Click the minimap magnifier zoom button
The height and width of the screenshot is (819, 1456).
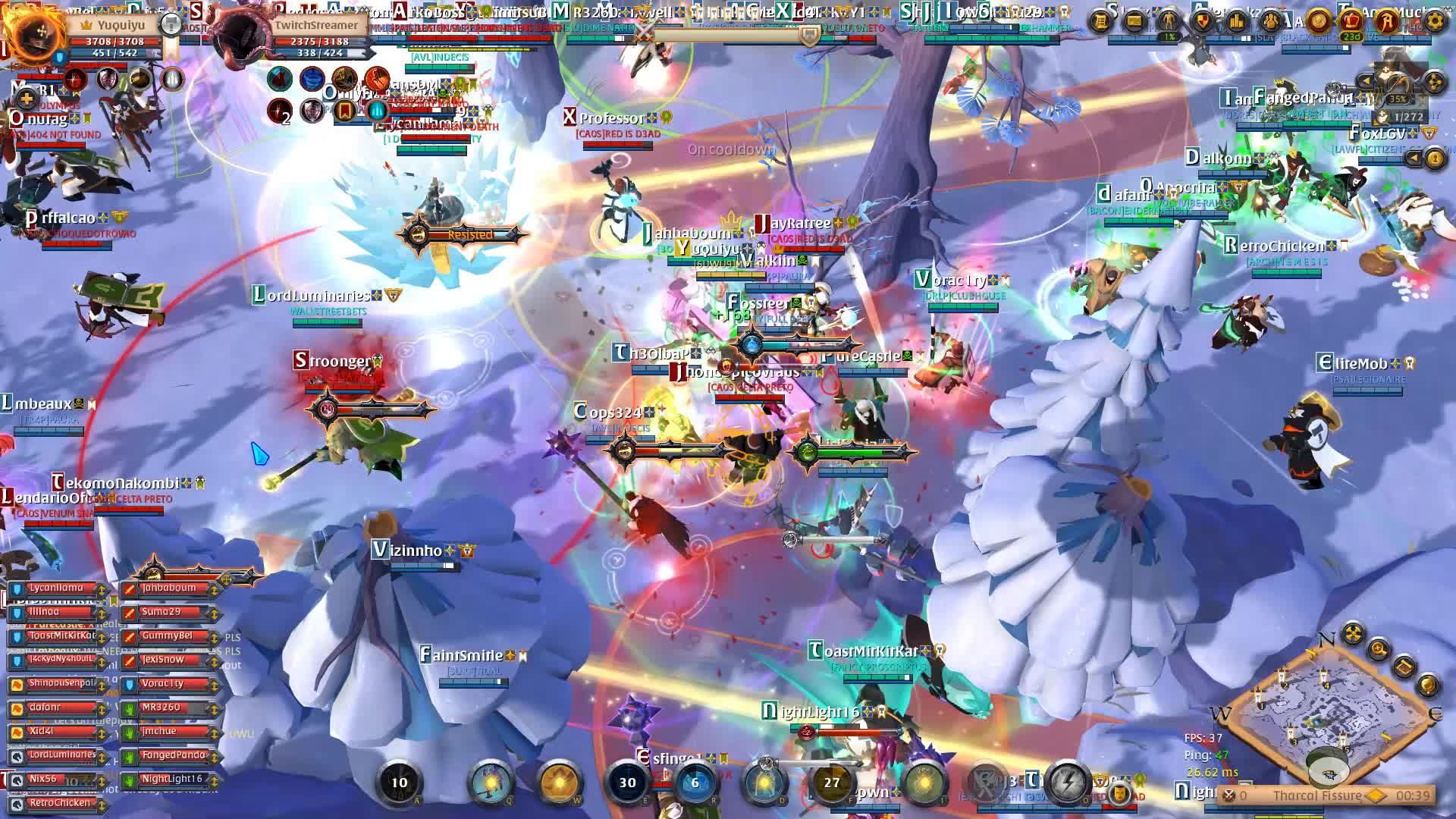[1379, 649]
